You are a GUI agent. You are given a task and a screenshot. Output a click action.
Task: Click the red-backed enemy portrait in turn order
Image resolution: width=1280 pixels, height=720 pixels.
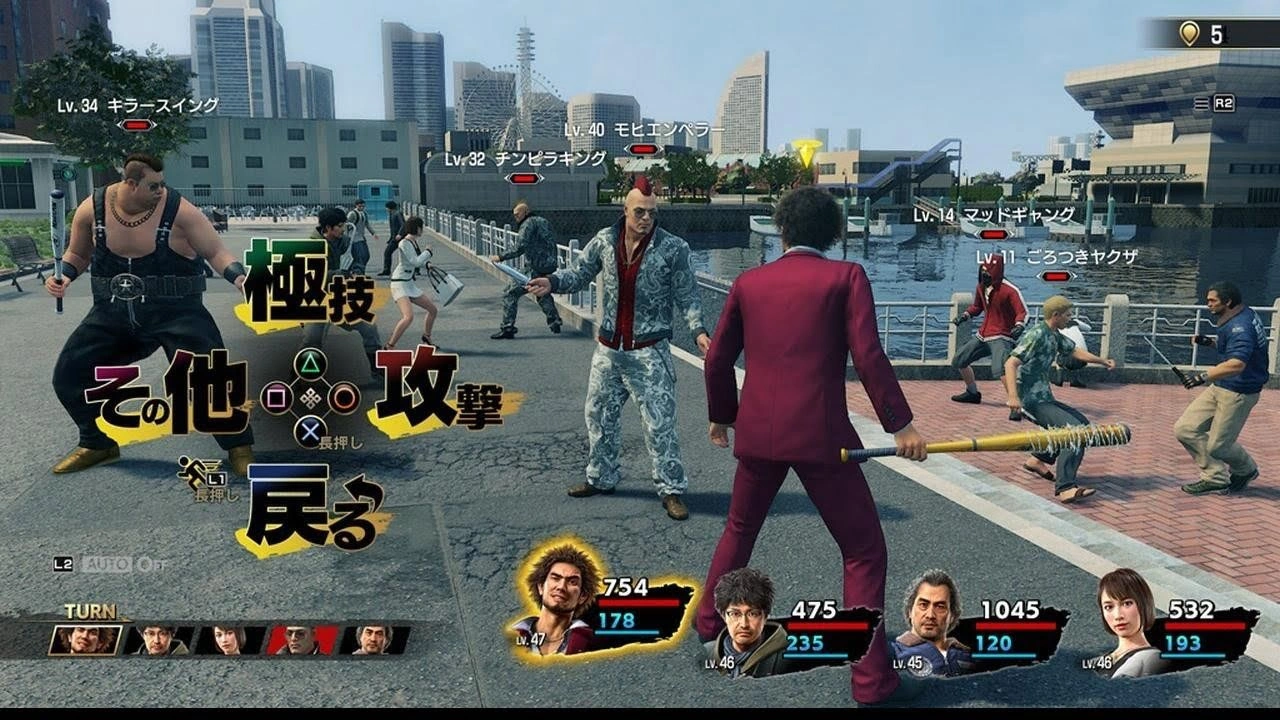(302, 640)
